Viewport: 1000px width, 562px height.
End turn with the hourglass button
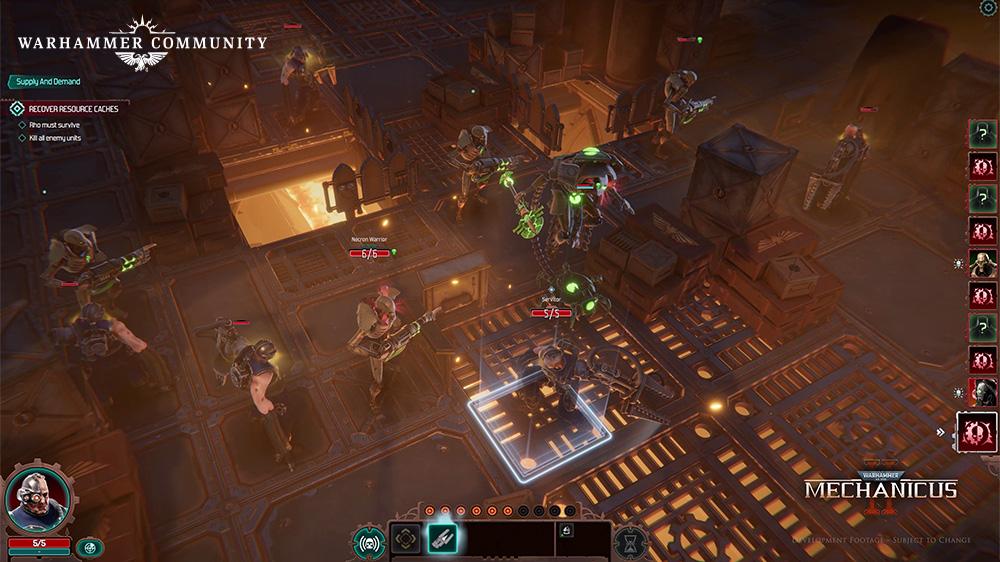tap(629, 541)
